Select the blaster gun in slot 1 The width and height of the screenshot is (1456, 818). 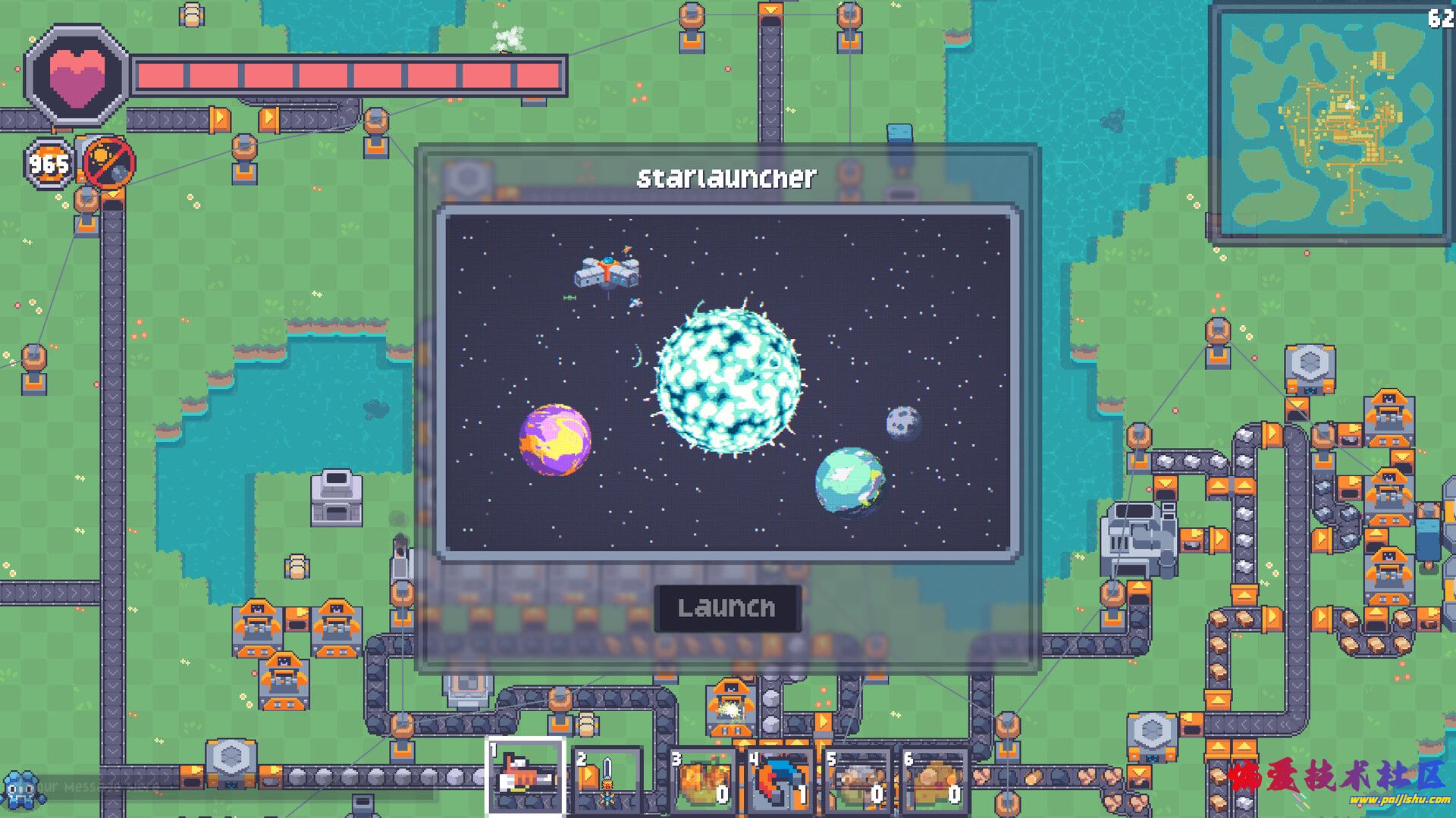click(525, 777)
